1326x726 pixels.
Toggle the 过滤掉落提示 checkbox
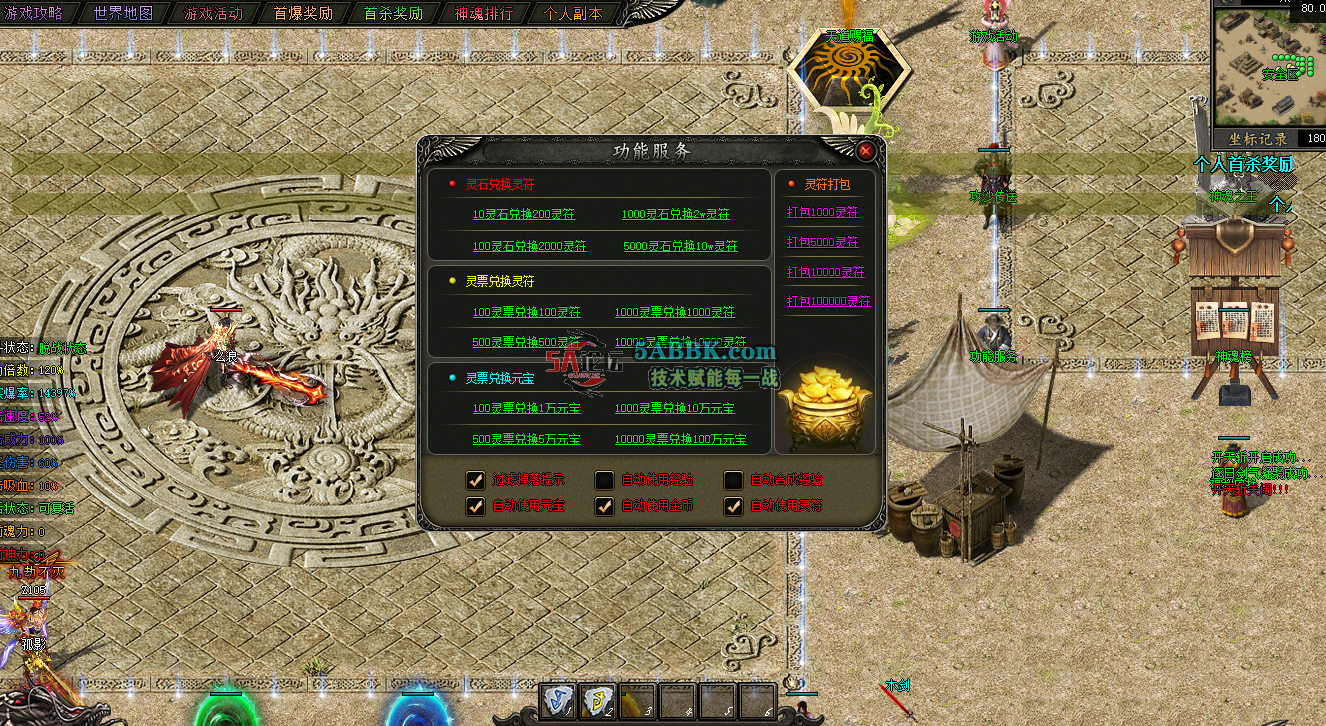(475, 481)
